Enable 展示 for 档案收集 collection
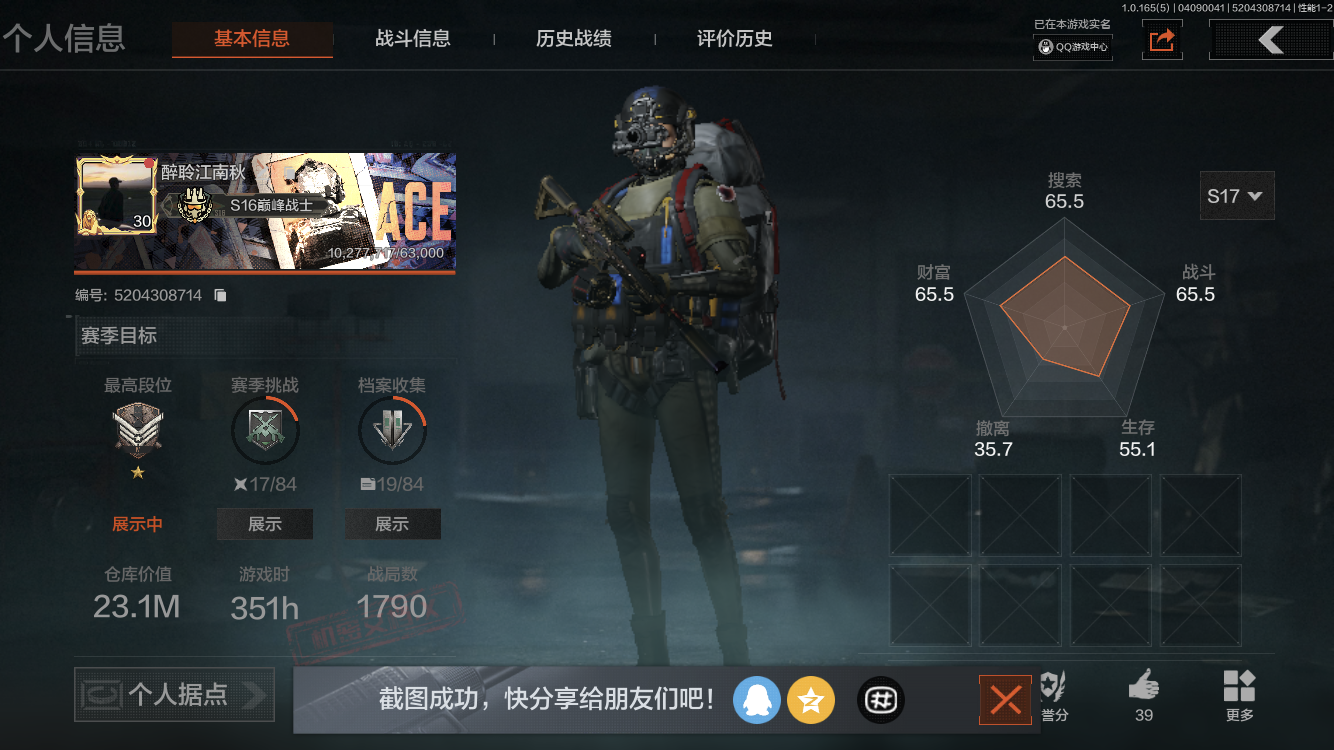The image size is (1334, 750). pyautogui.click(x=392, y=523)
